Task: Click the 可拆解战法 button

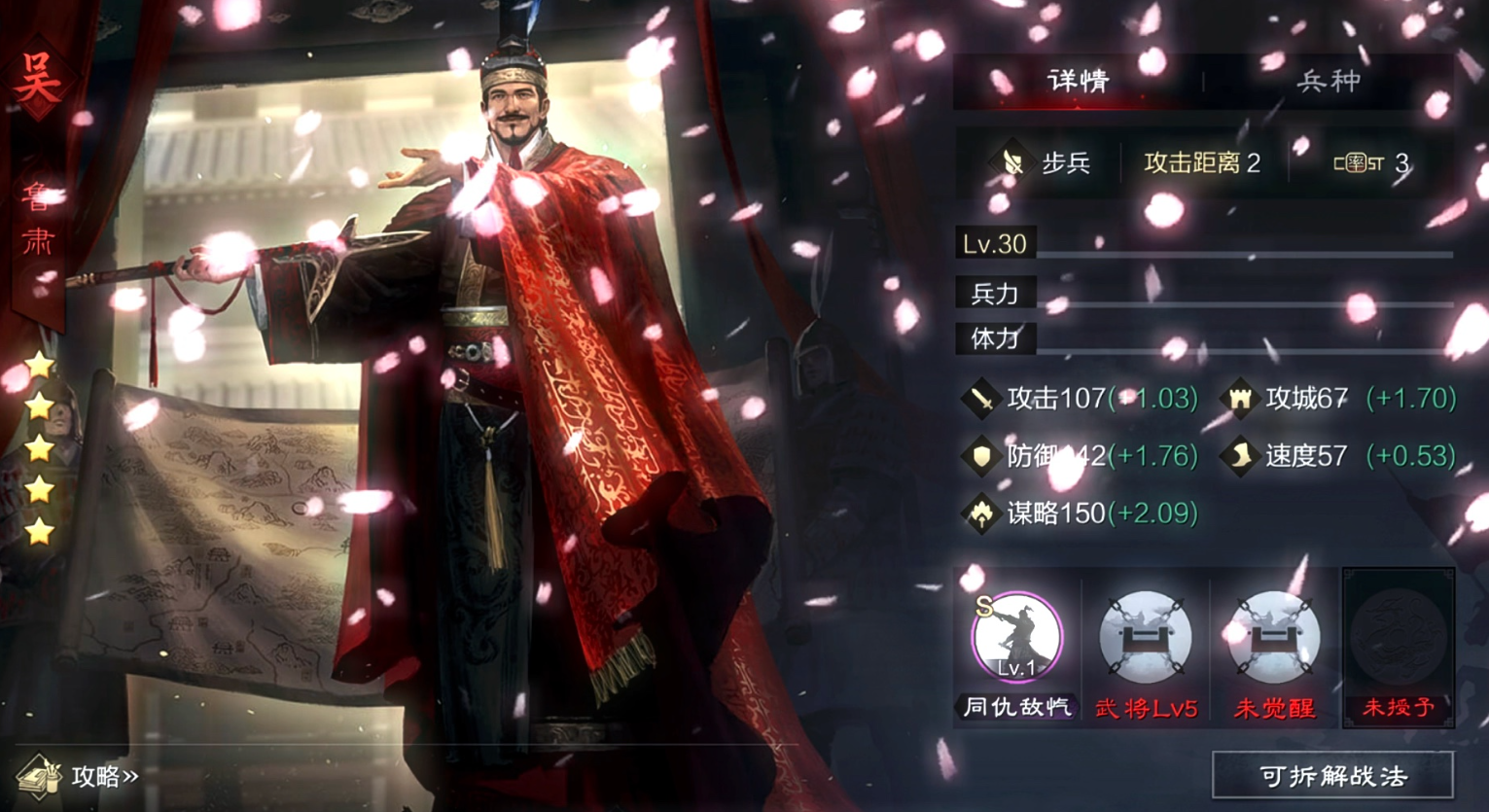Action: coord(1332,776)
